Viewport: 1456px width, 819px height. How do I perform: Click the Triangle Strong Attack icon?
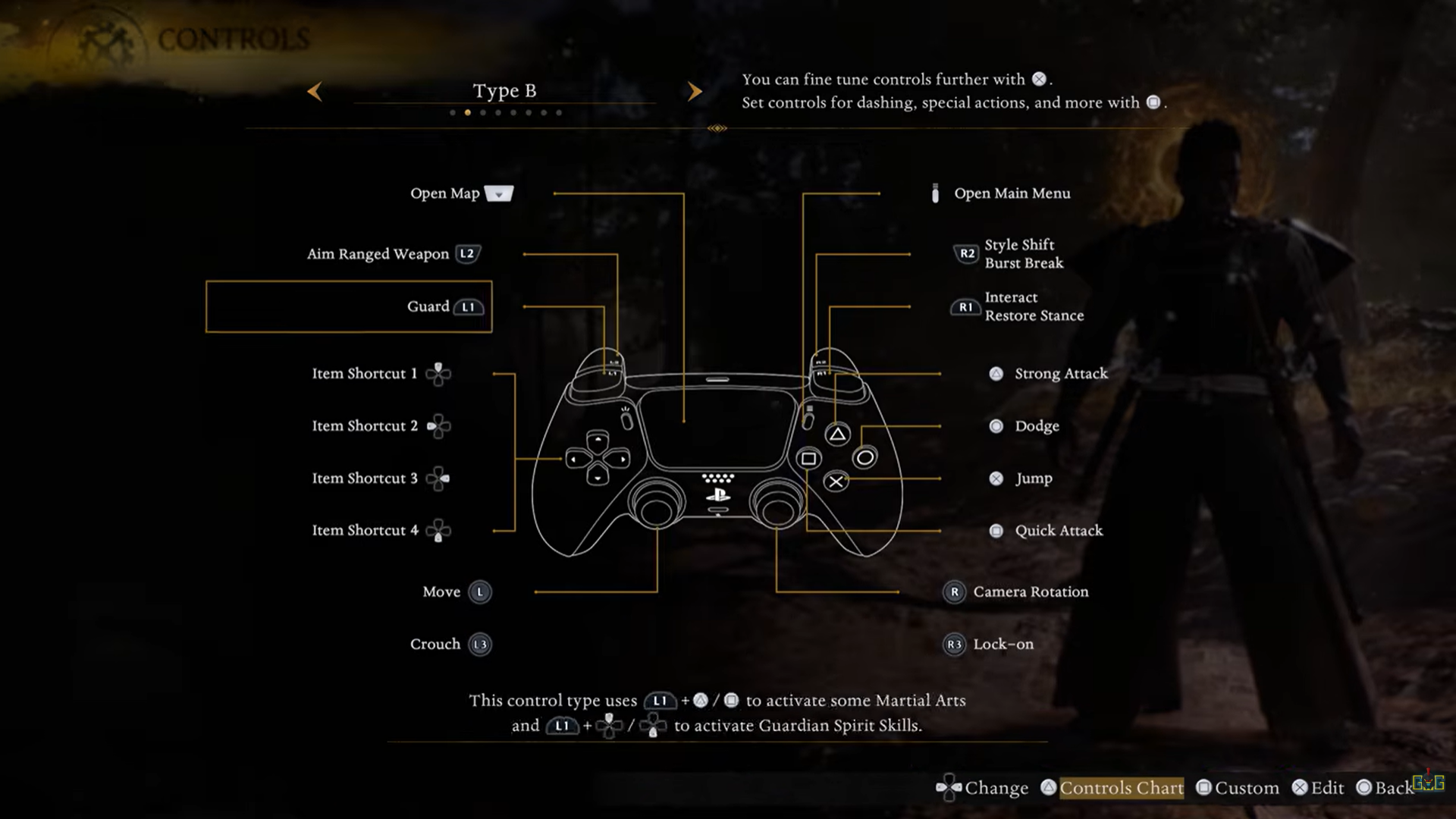tap(996, 373)
